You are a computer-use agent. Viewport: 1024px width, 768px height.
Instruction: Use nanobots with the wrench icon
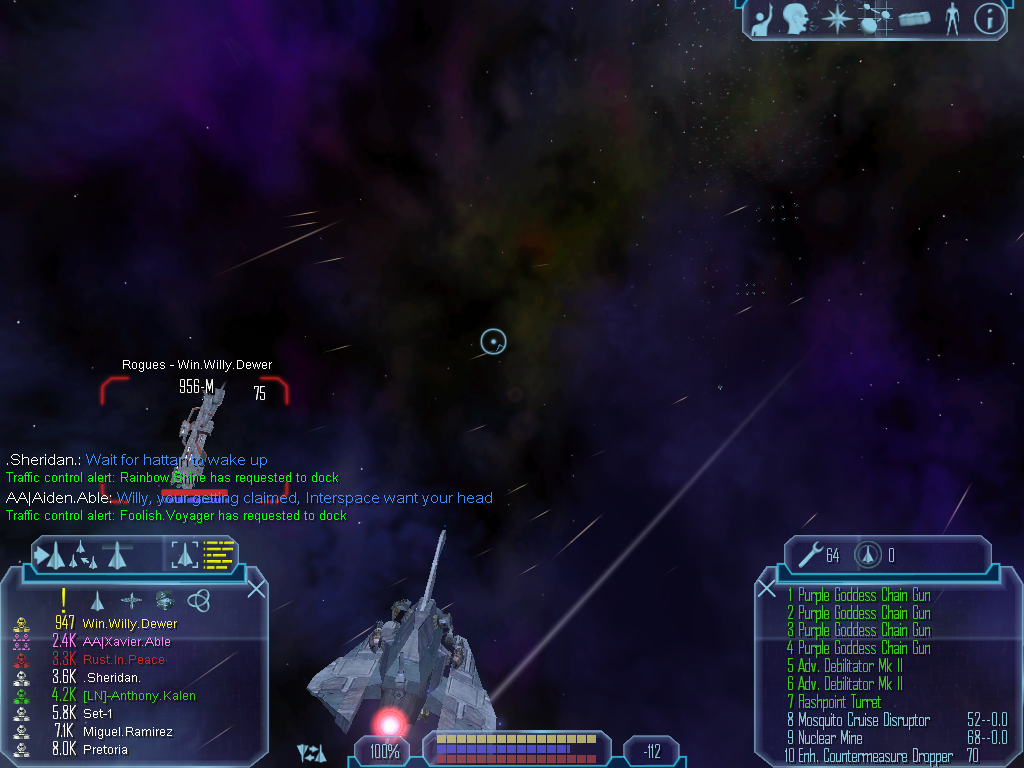[811, 554]
